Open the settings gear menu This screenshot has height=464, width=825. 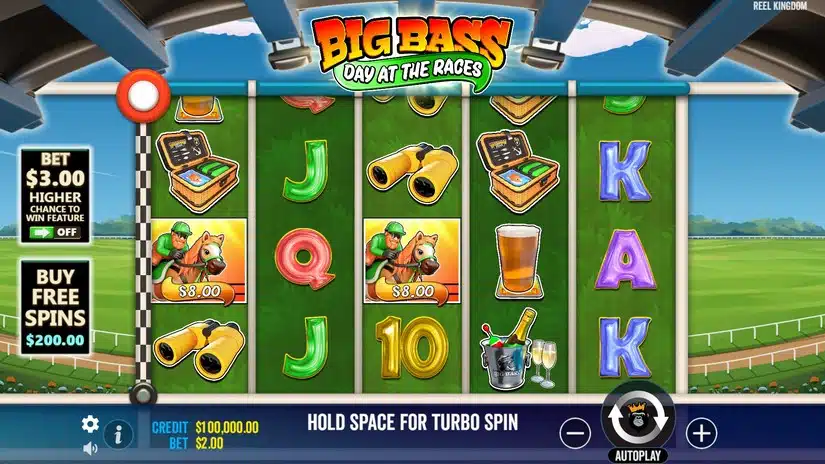click(90, 424)
